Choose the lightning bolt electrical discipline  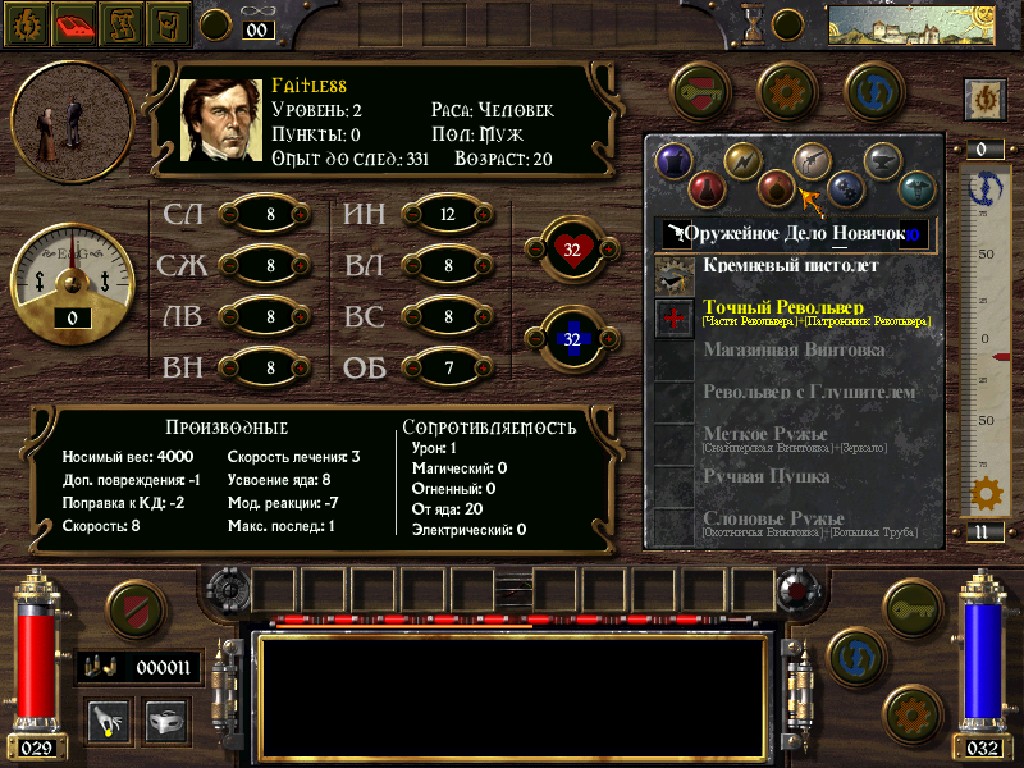tap(743, 160)
